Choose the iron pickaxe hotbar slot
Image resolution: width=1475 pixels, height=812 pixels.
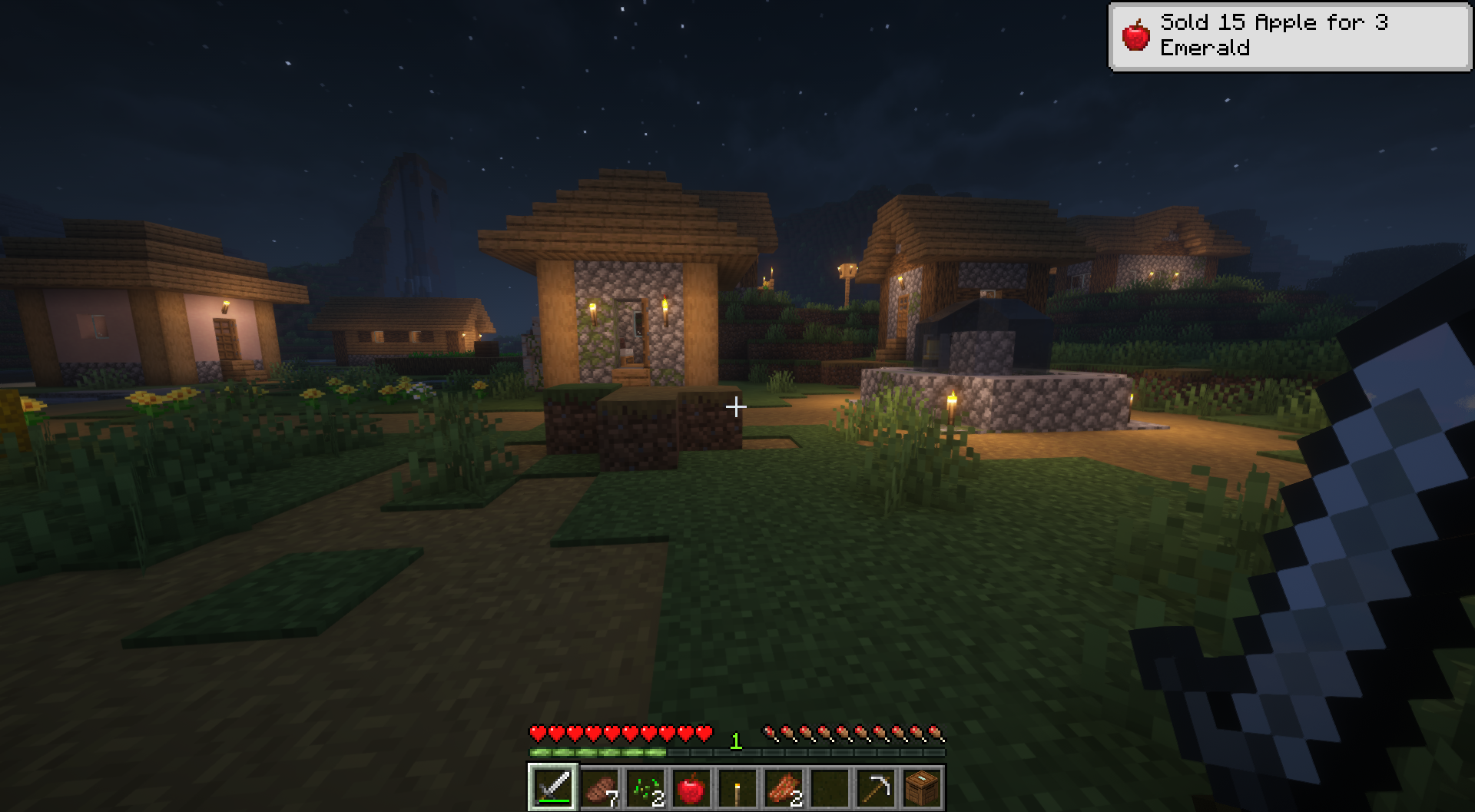(x=876, y=787)
